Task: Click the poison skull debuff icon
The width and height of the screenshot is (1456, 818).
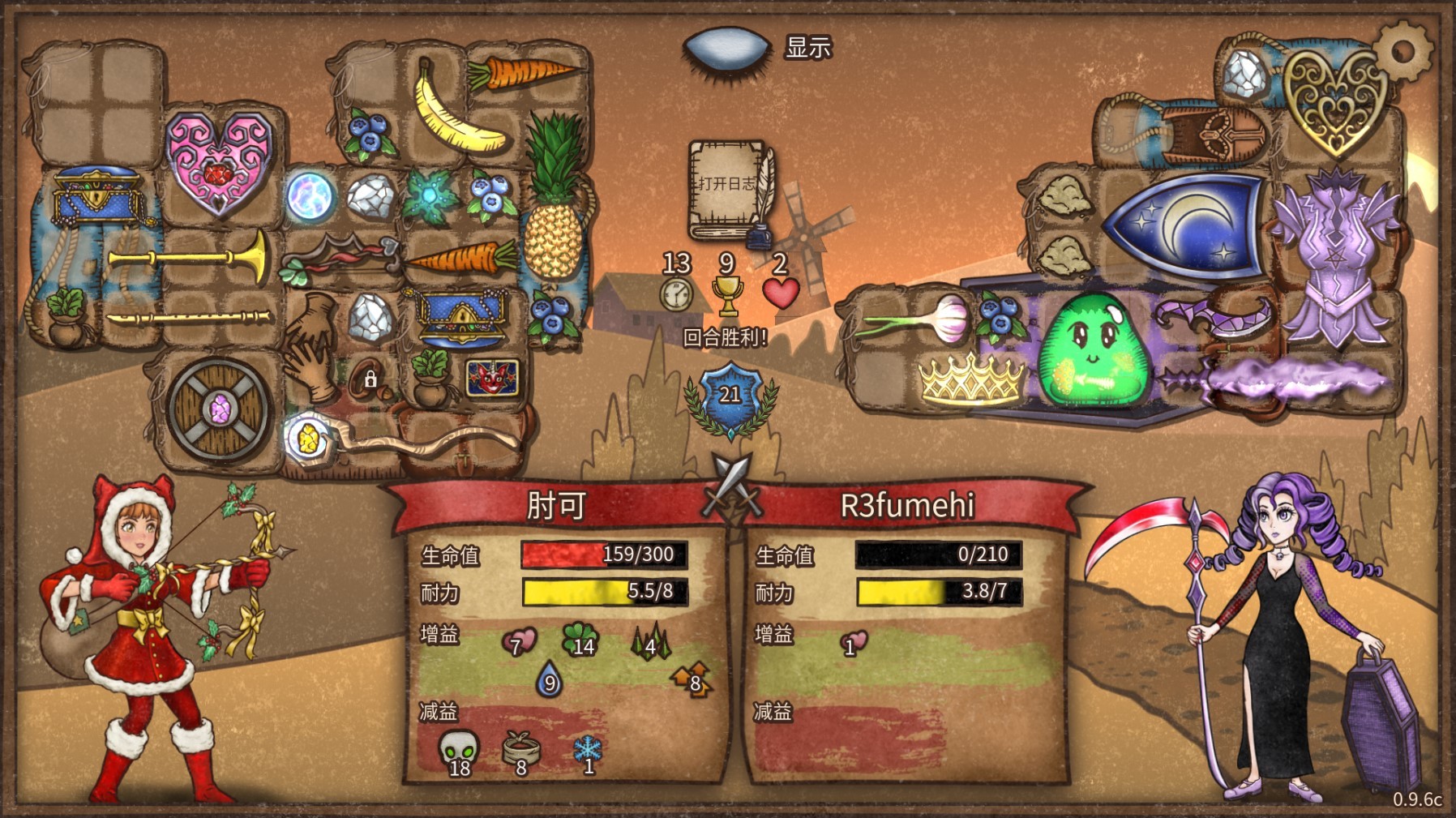Action: [x=458, y=752]
